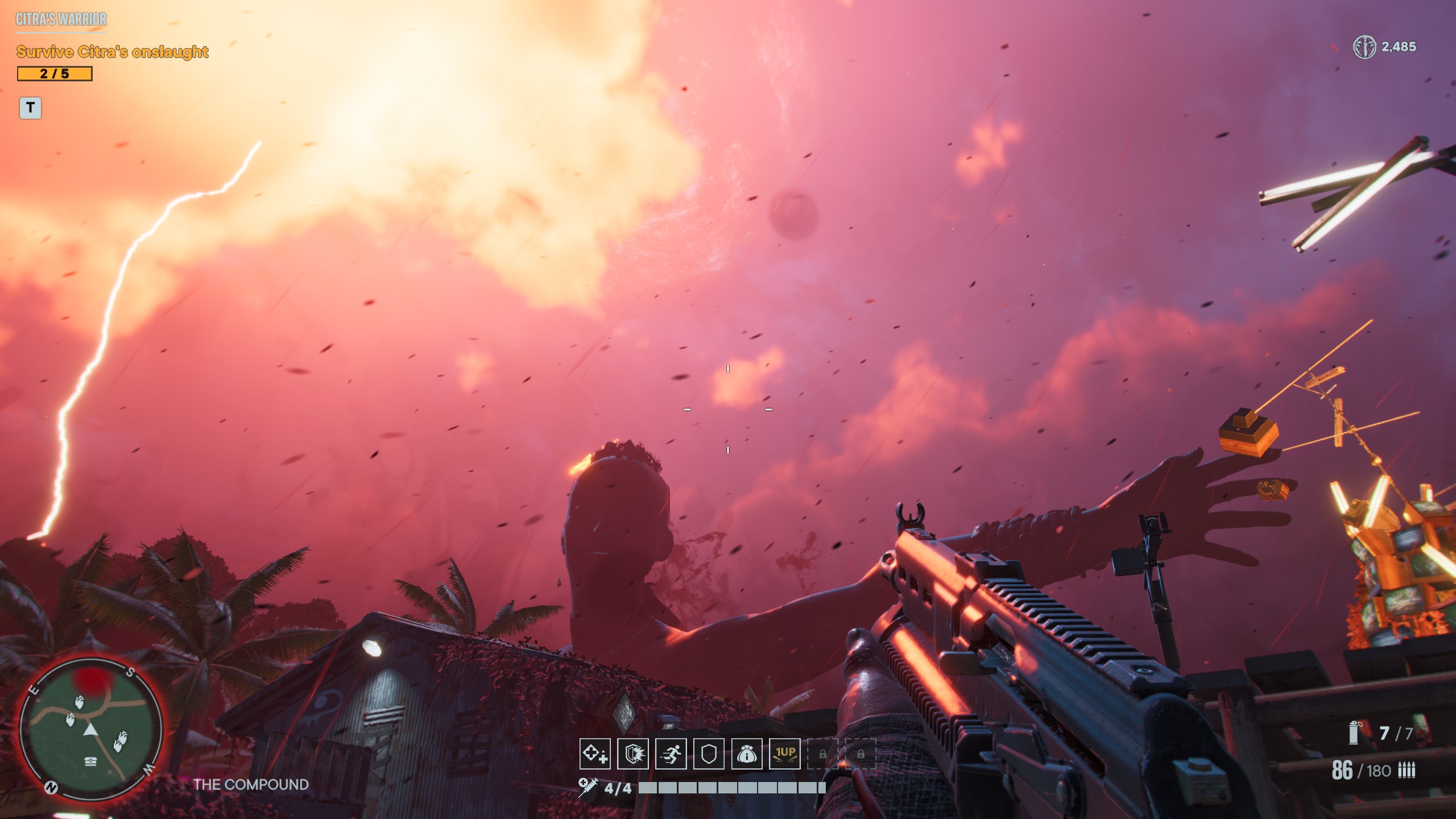The image size is (1456, 819).
Task: Select the grenade canister icon
Action: point(1354,733)
